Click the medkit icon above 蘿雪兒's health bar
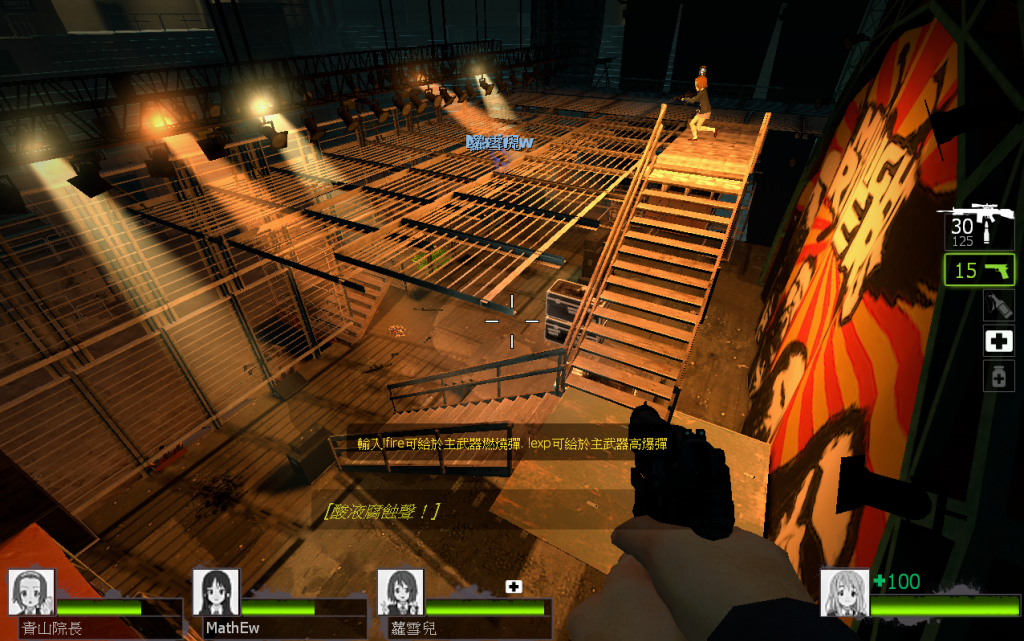Image resolution: width=1024 pixels, height=641 pixels. point(514,587)
